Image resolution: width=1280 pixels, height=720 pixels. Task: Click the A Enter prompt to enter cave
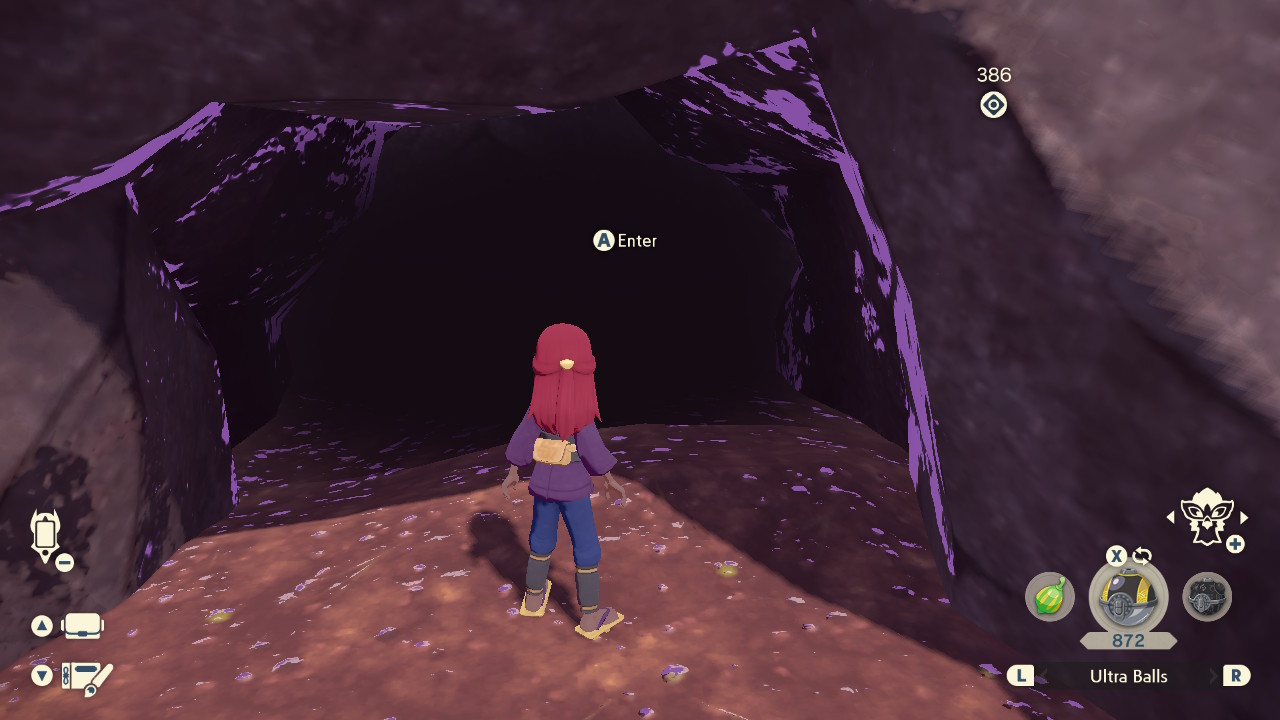[x=626, y=241]
